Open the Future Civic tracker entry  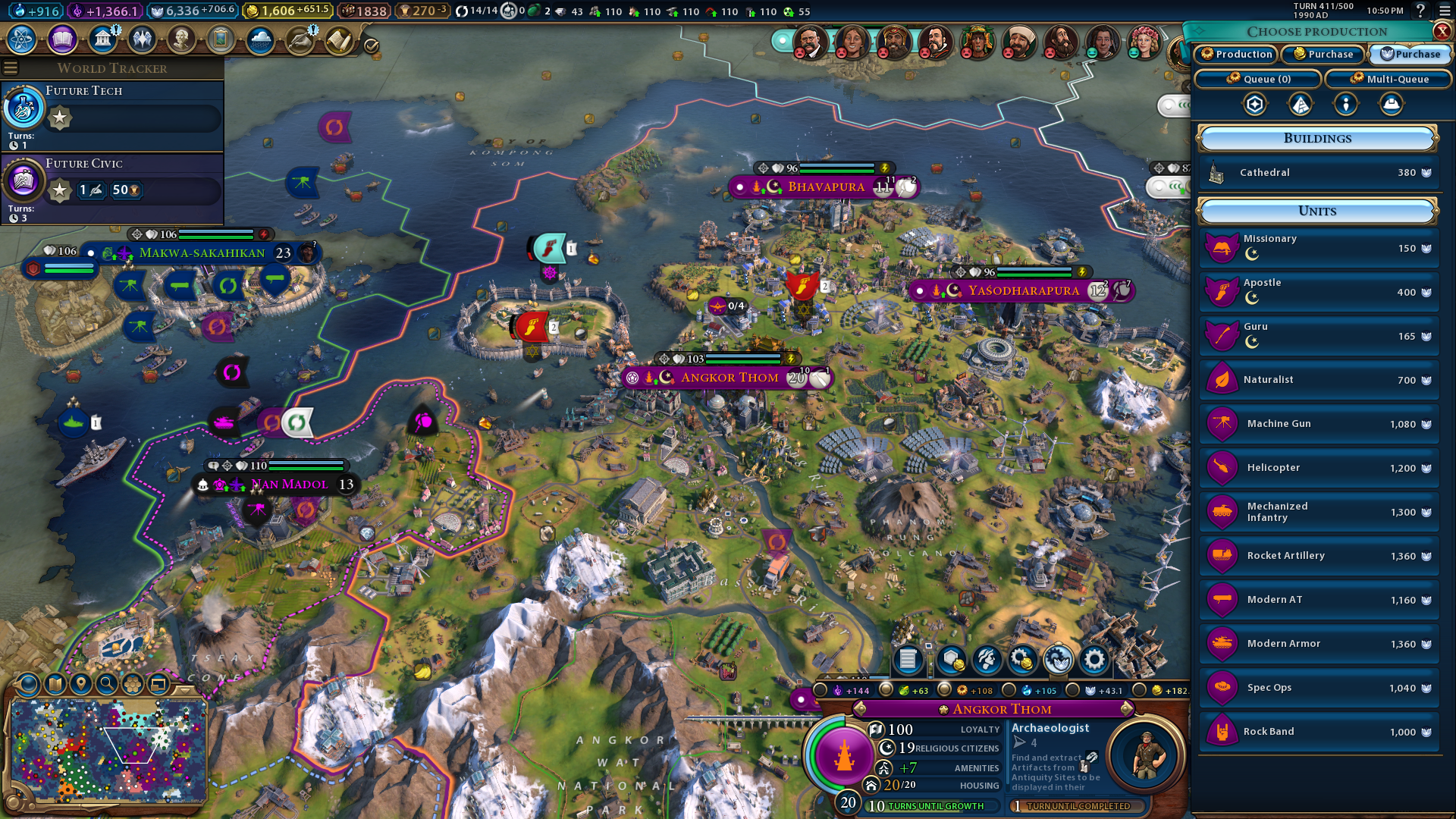click(x=112, y=187)
